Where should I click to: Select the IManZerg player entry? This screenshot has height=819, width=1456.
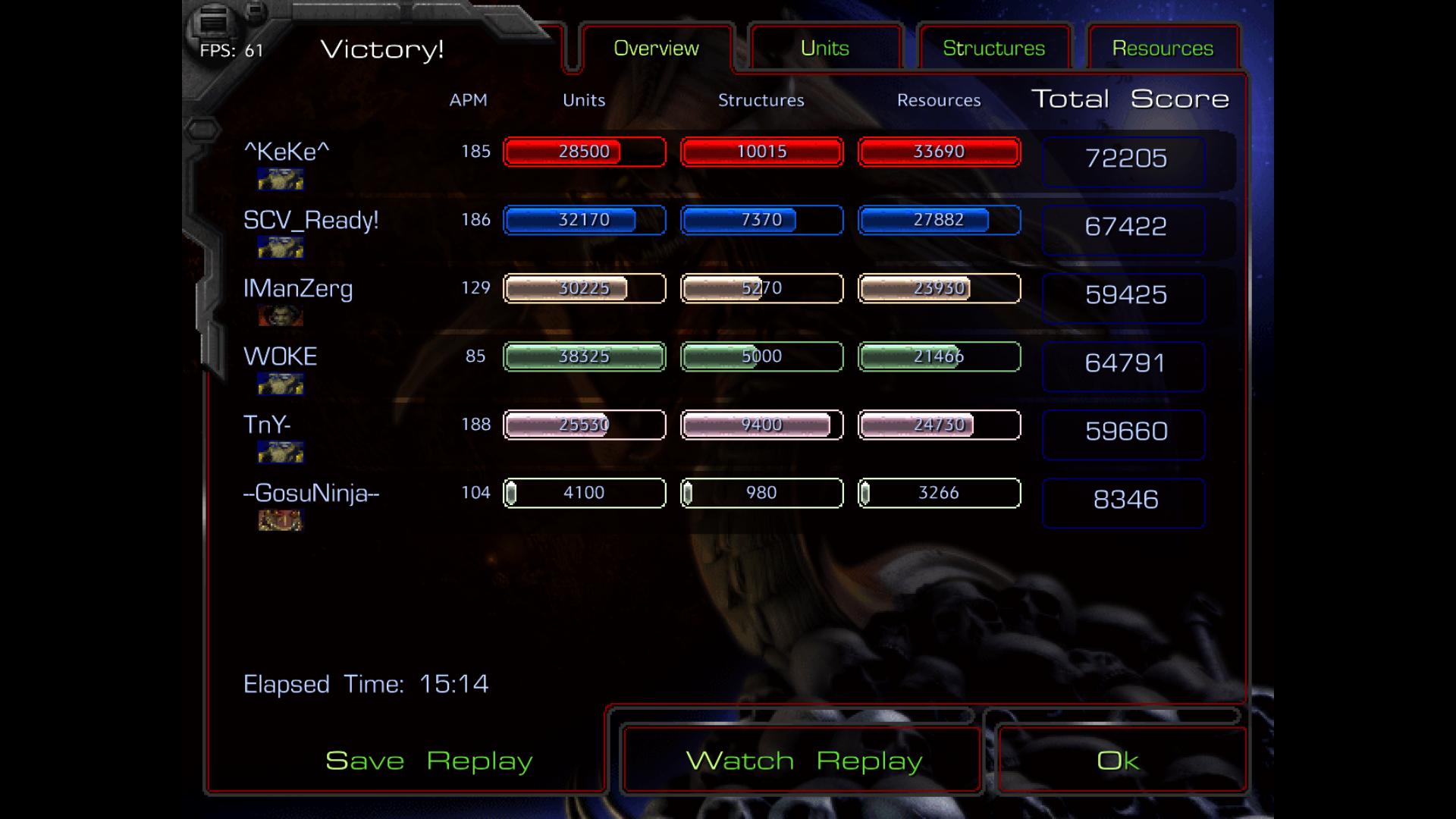pyautogui.click(x=298, y=288)
